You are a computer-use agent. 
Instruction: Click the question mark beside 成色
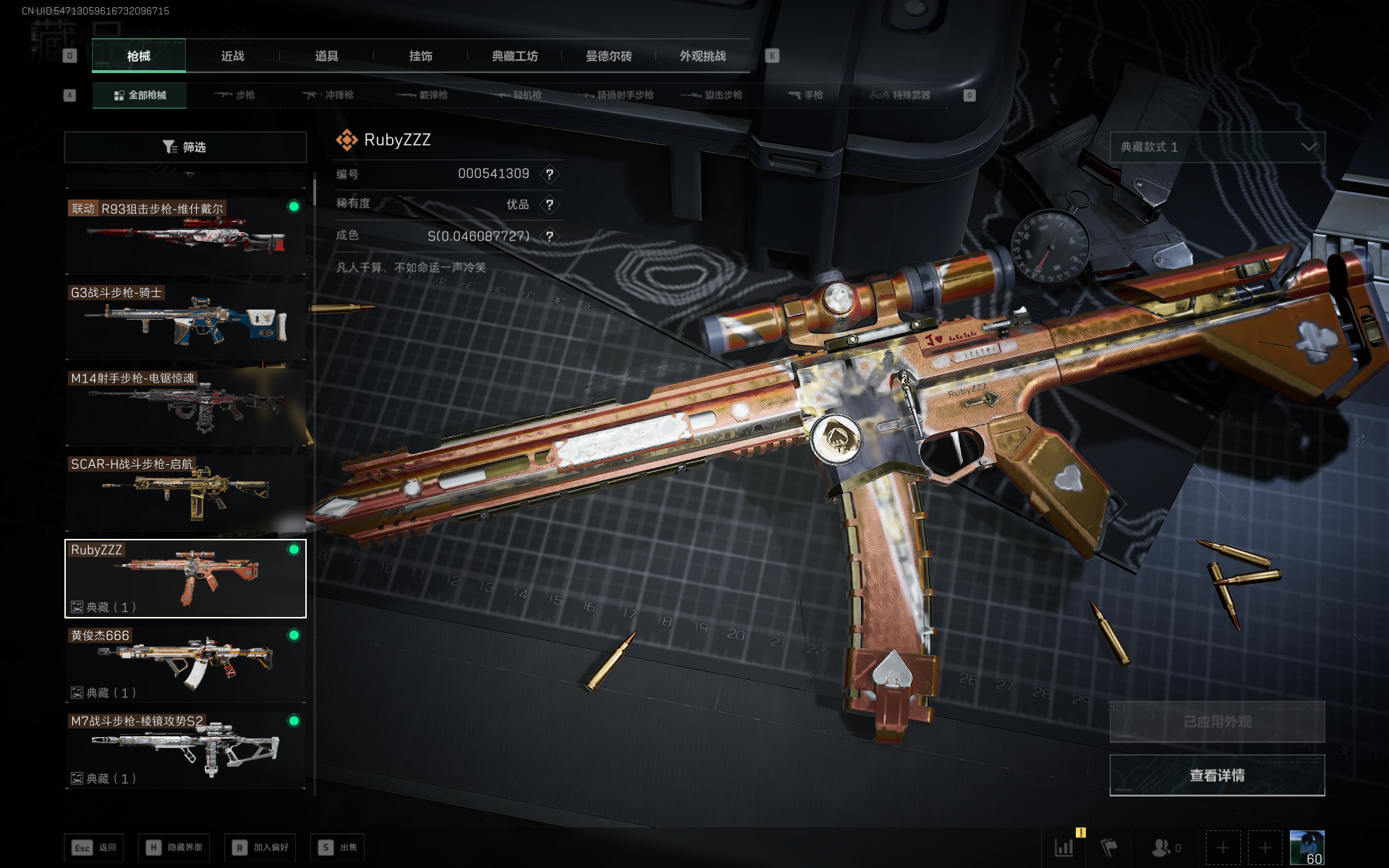coord(550,237)
